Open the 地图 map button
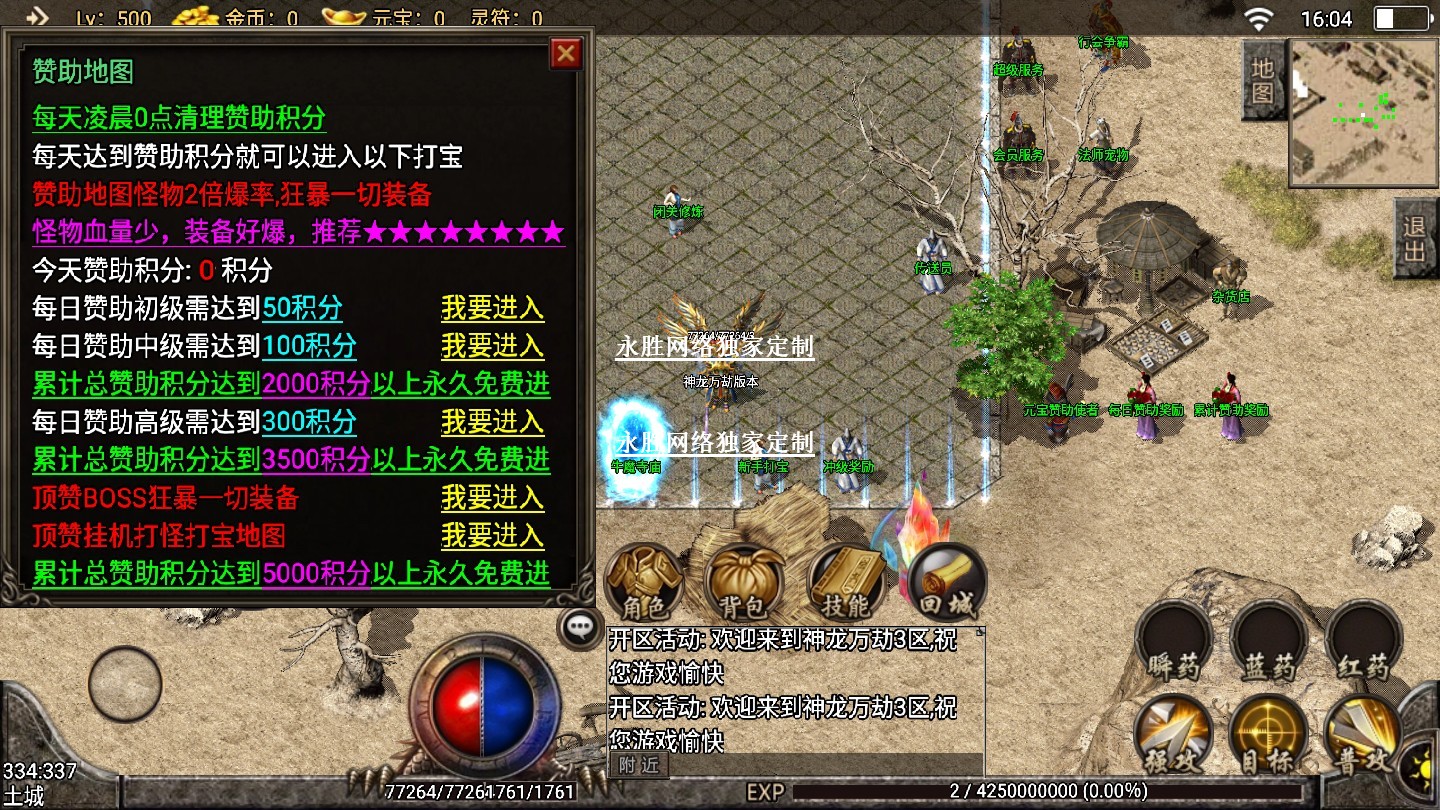 [1263, 80]
